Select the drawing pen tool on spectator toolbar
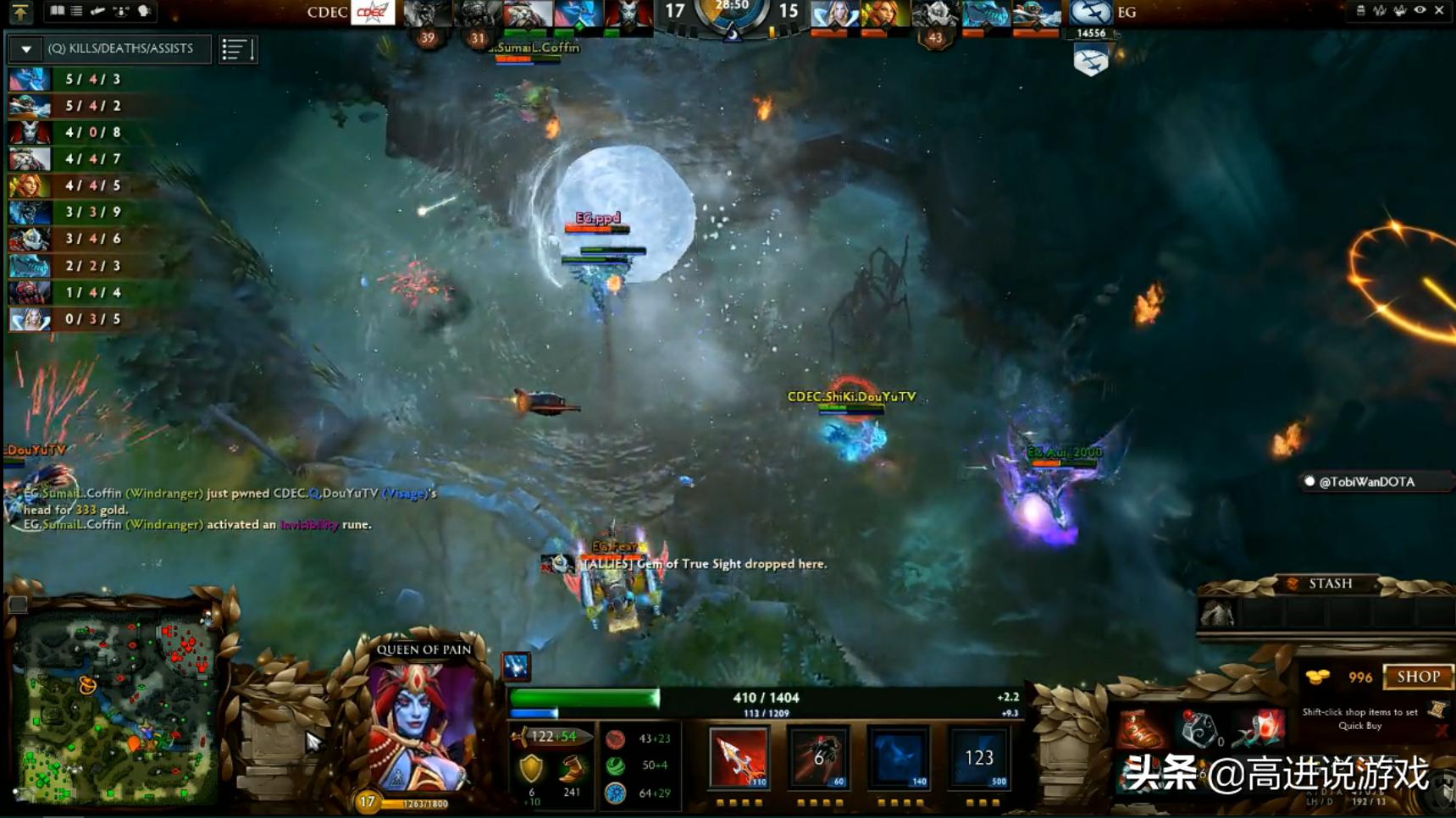This screenshot has width=1456, height=818. click(97, 11)
